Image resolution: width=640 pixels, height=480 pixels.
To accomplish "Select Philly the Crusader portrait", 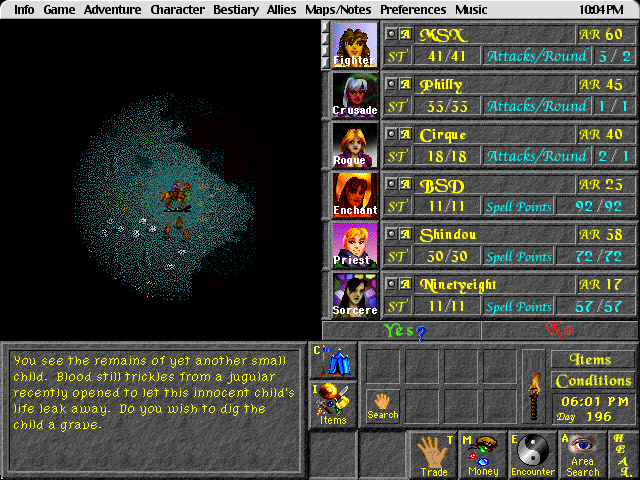I will (x=355, y=95).
